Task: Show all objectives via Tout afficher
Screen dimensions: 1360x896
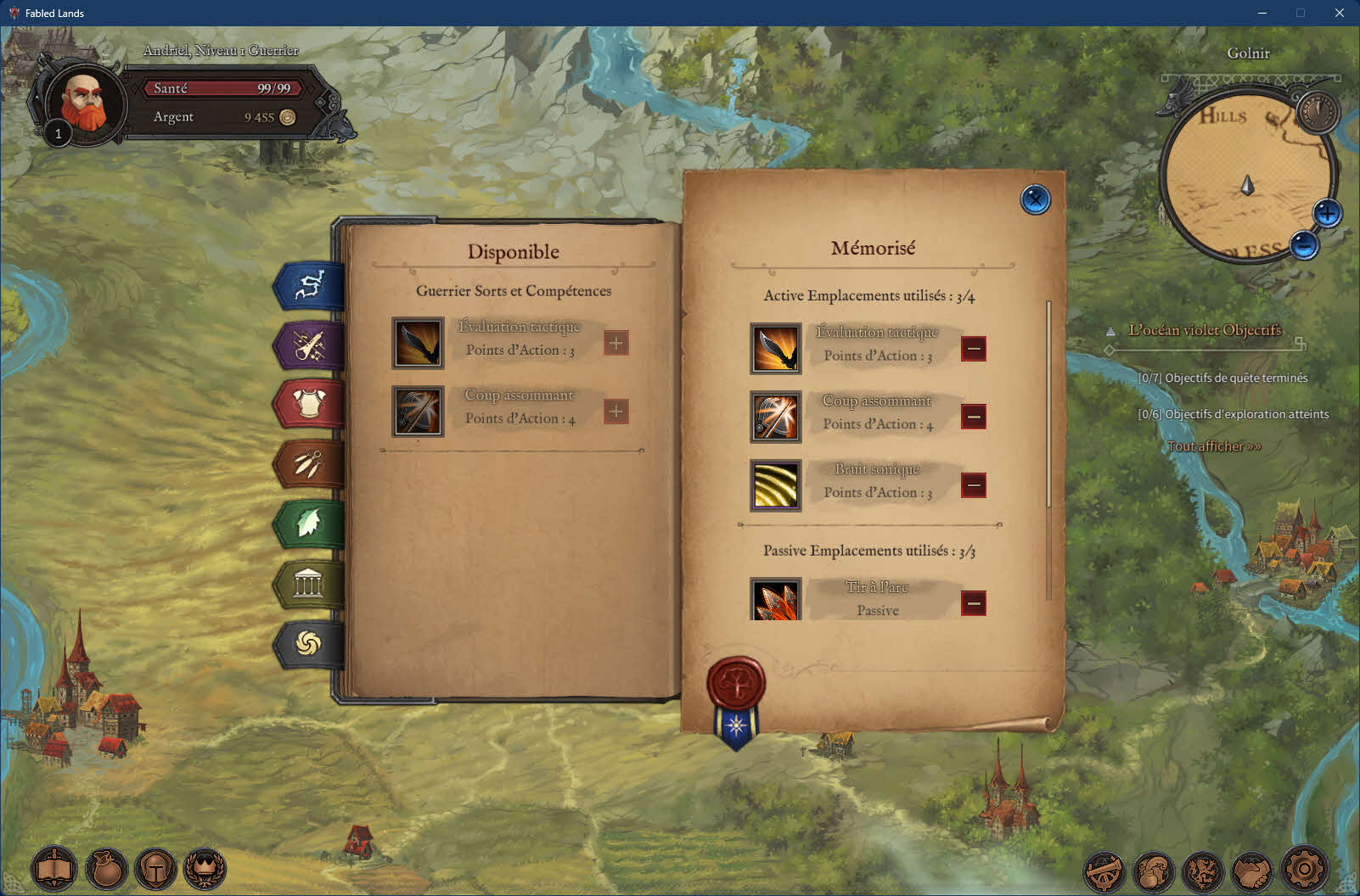Action: [1214, 446]
